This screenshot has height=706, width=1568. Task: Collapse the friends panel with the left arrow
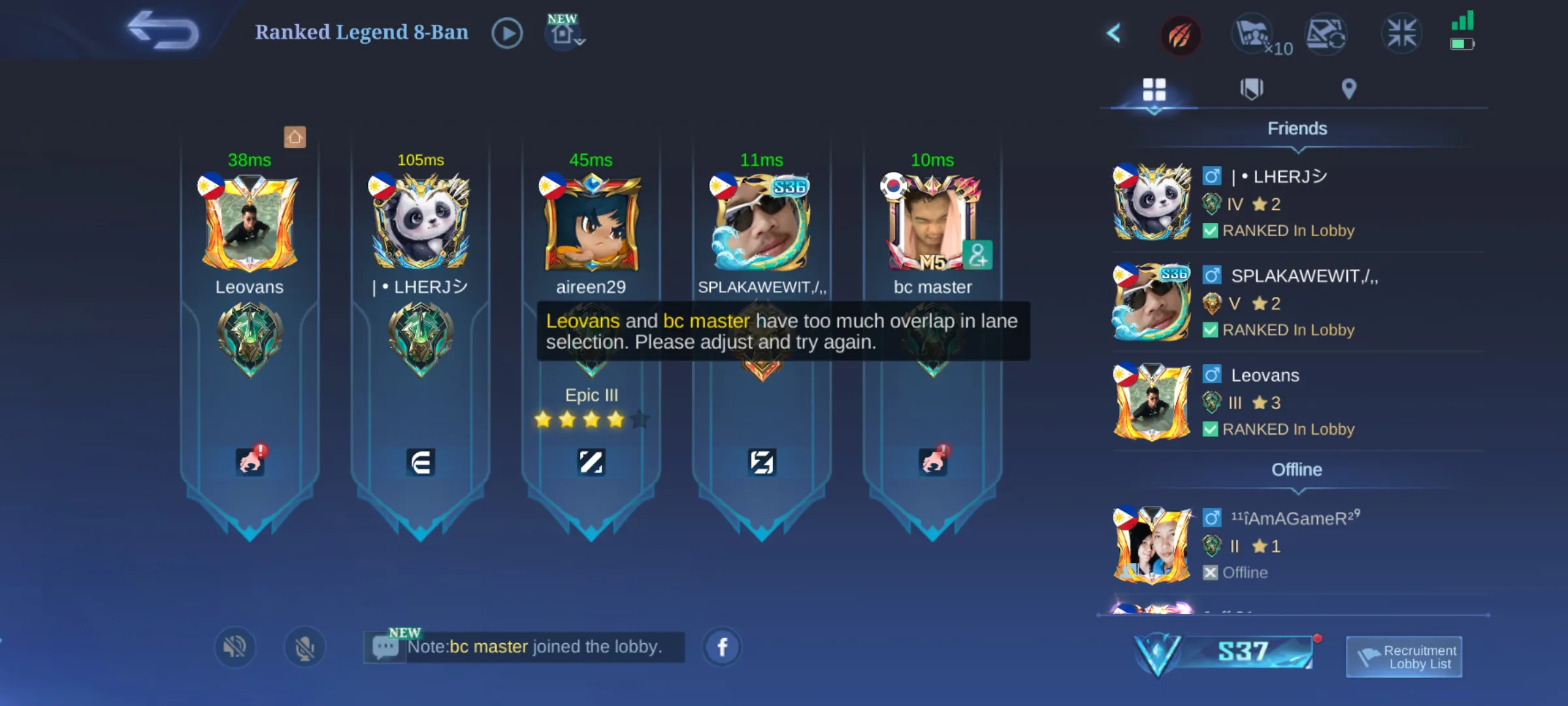pos(1114,33)
